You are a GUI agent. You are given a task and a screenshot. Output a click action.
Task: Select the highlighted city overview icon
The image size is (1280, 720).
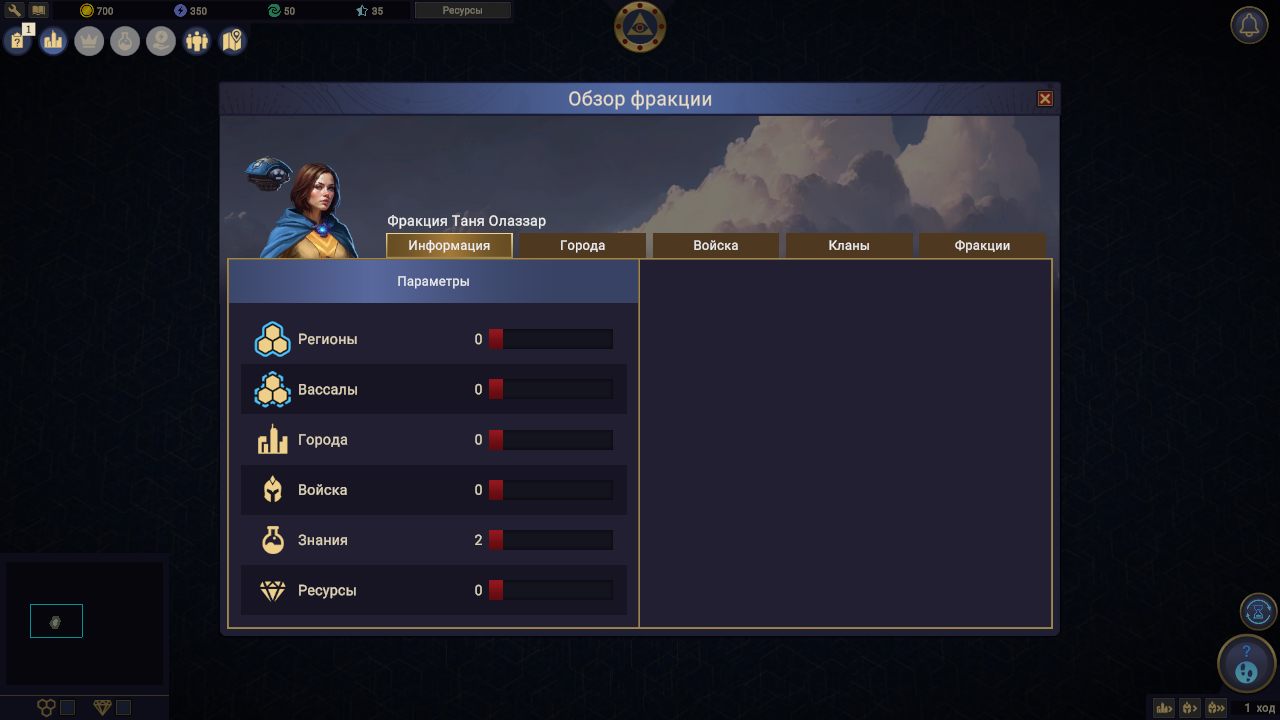tap(53, 41)
